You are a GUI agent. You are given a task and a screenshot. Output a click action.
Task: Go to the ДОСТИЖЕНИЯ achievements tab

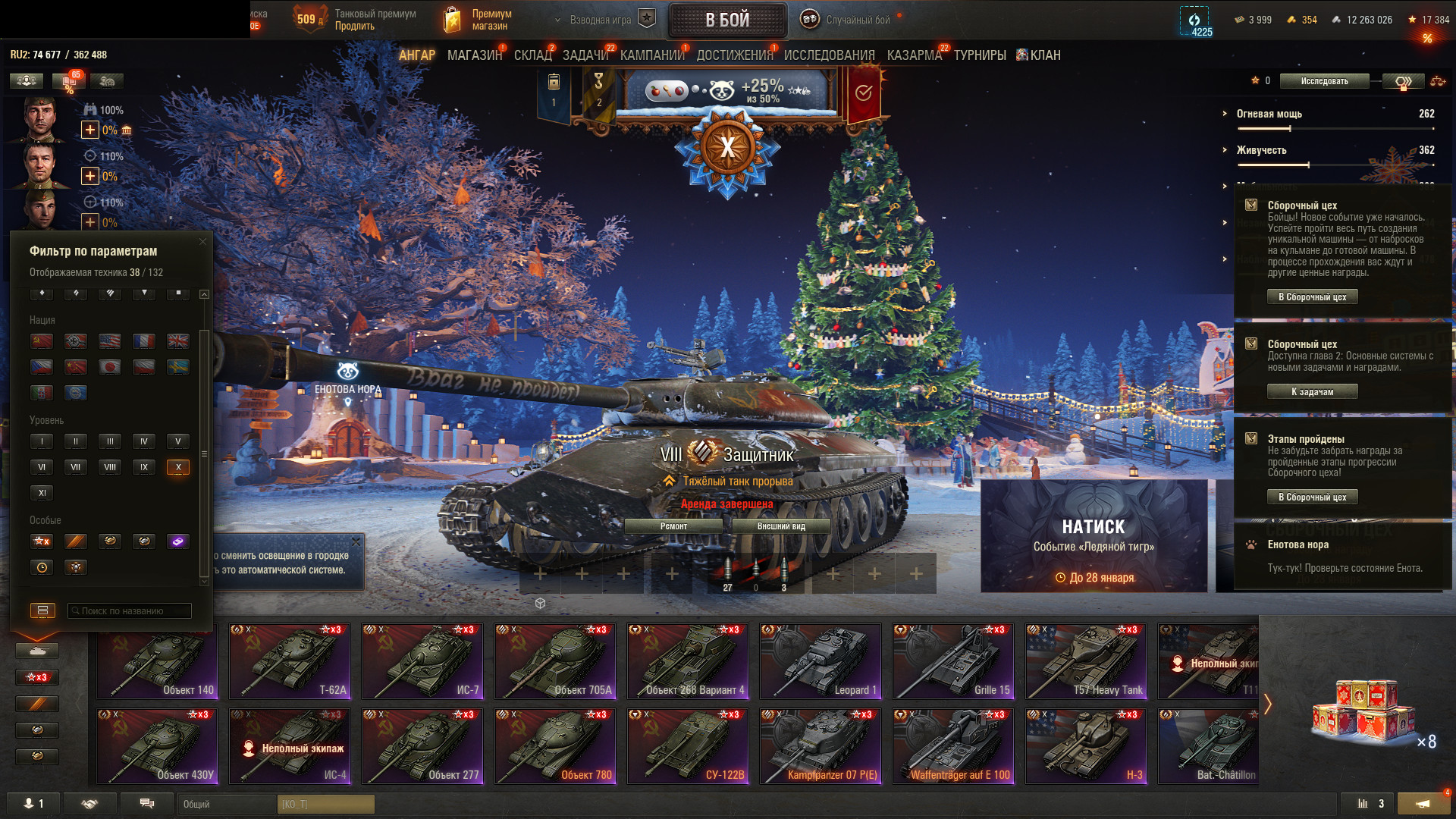tap(734, 55)
